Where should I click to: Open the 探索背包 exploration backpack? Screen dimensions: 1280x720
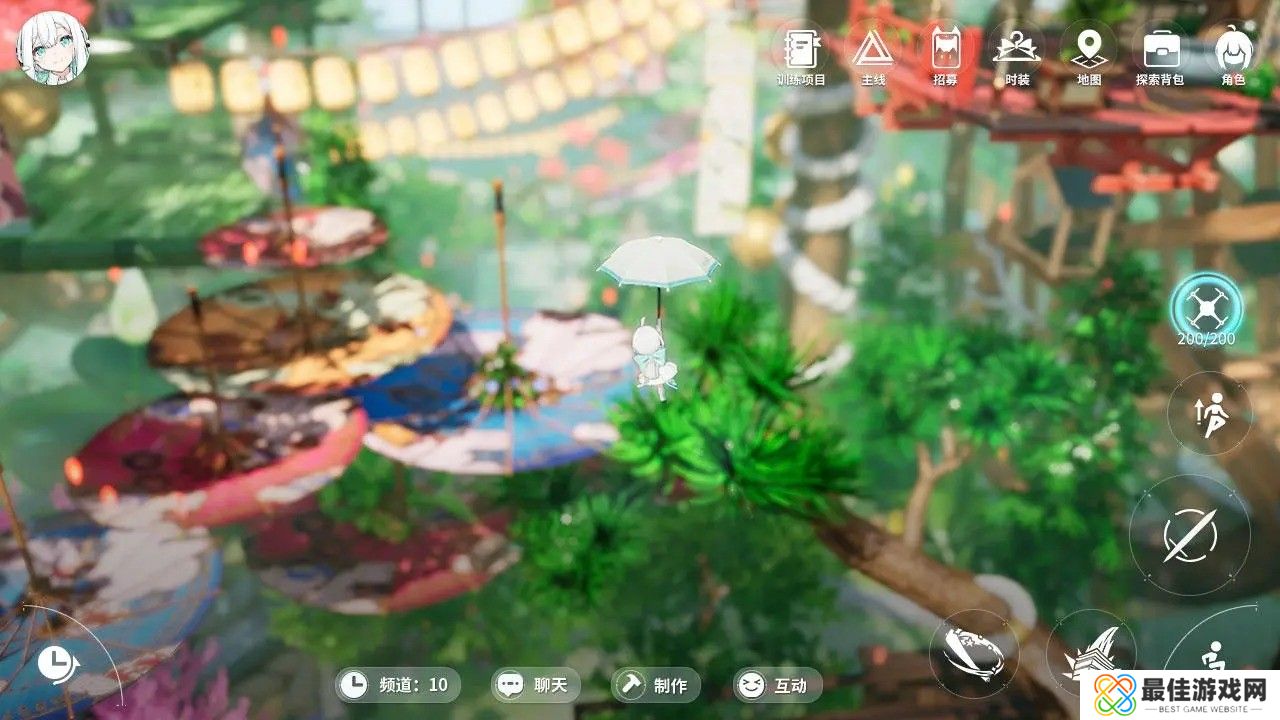(x=1160, y=50)
